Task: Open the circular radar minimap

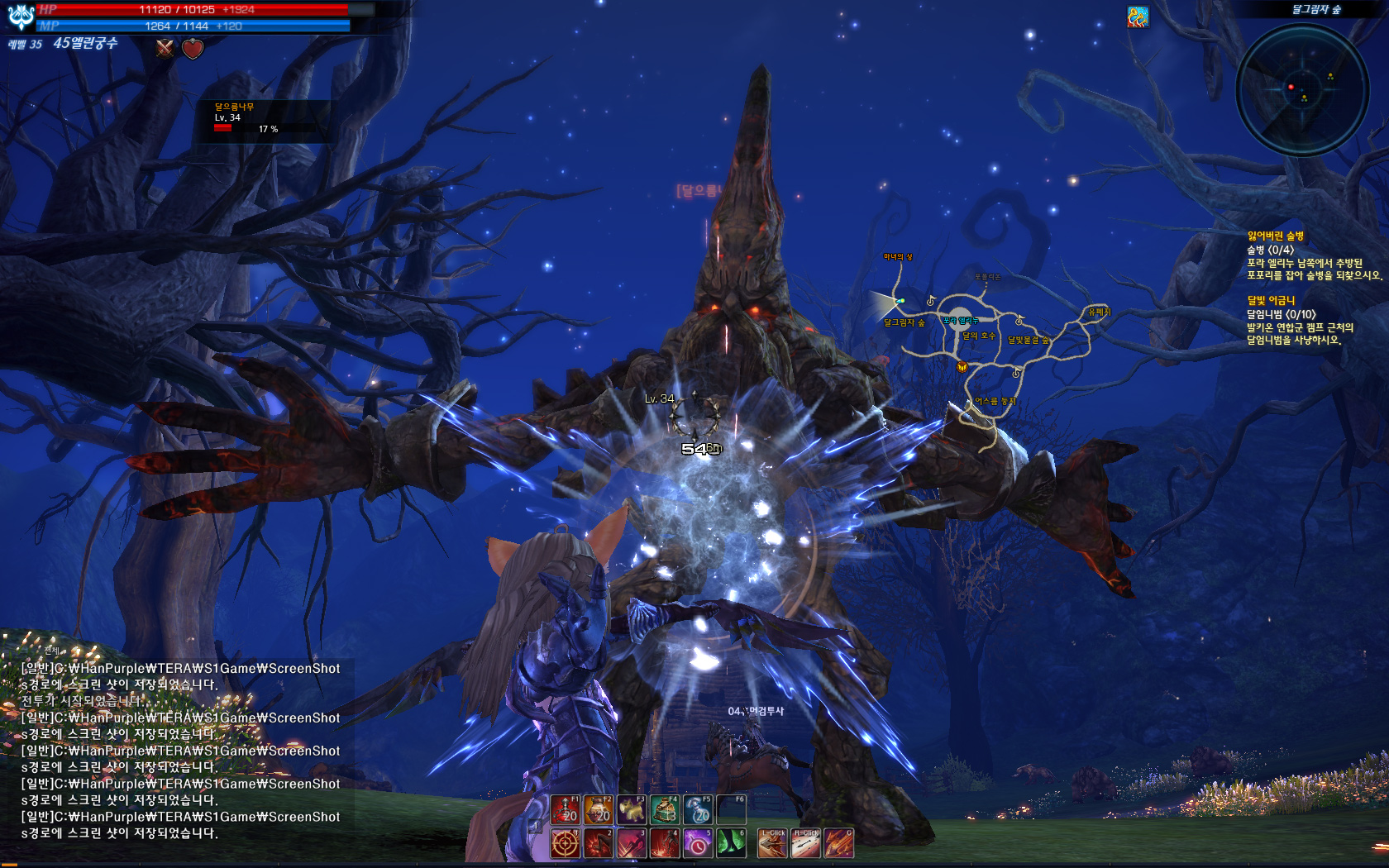Action: click(1301, 89)
